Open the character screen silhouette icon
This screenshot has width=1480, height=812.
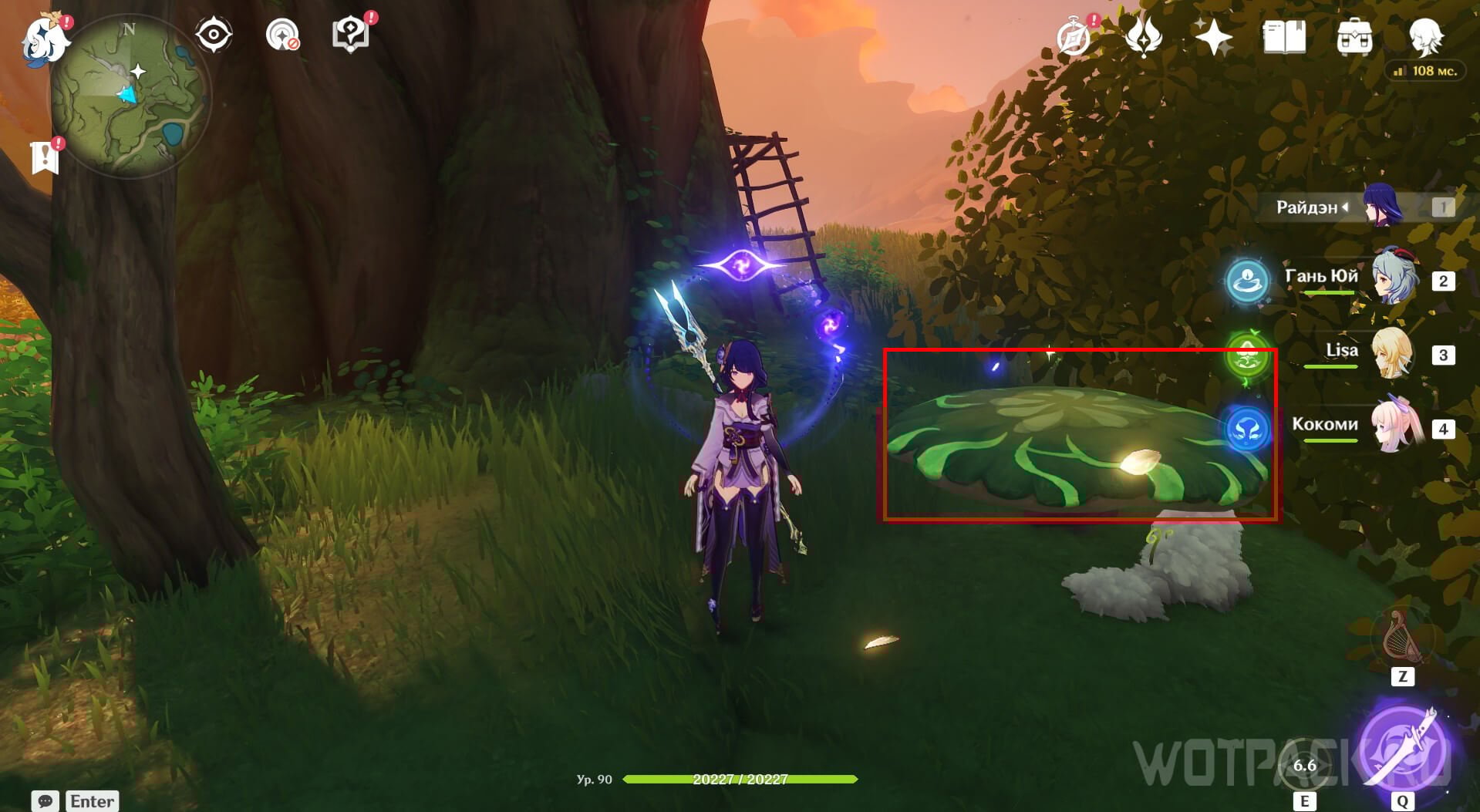coord(1424,36)
